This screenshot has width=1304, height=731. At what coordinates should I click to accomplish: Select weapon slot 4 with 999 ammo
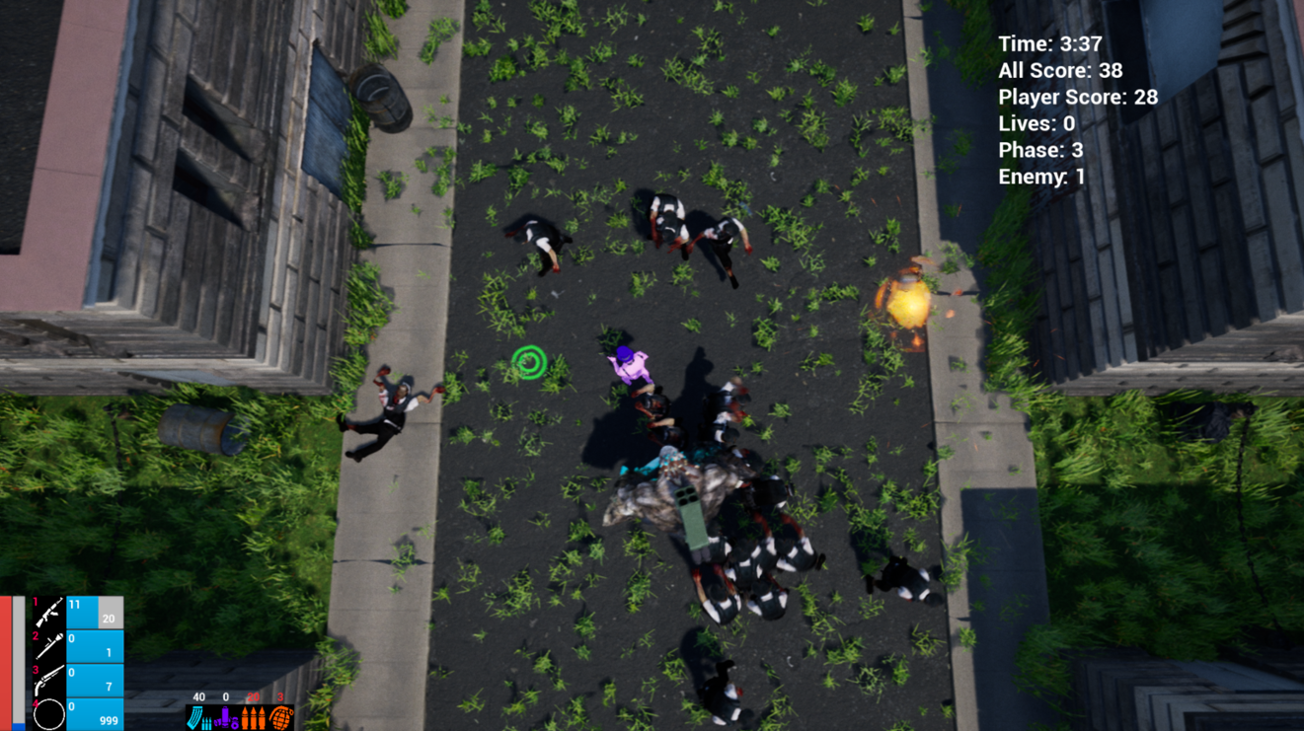pos(48,714)
